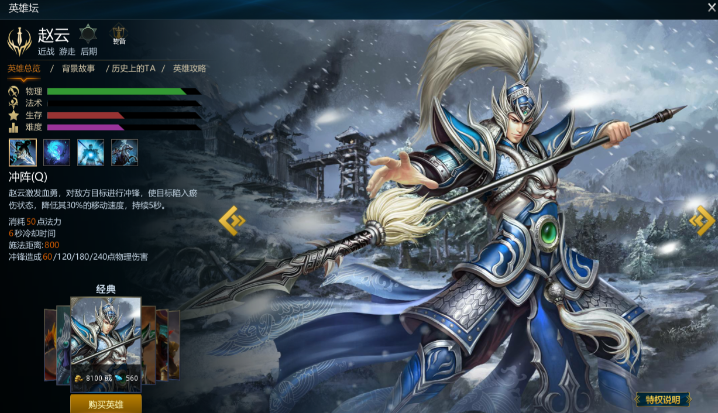
Task: Click the 购买英雄 buy hero button
Action: click(105, 403)
